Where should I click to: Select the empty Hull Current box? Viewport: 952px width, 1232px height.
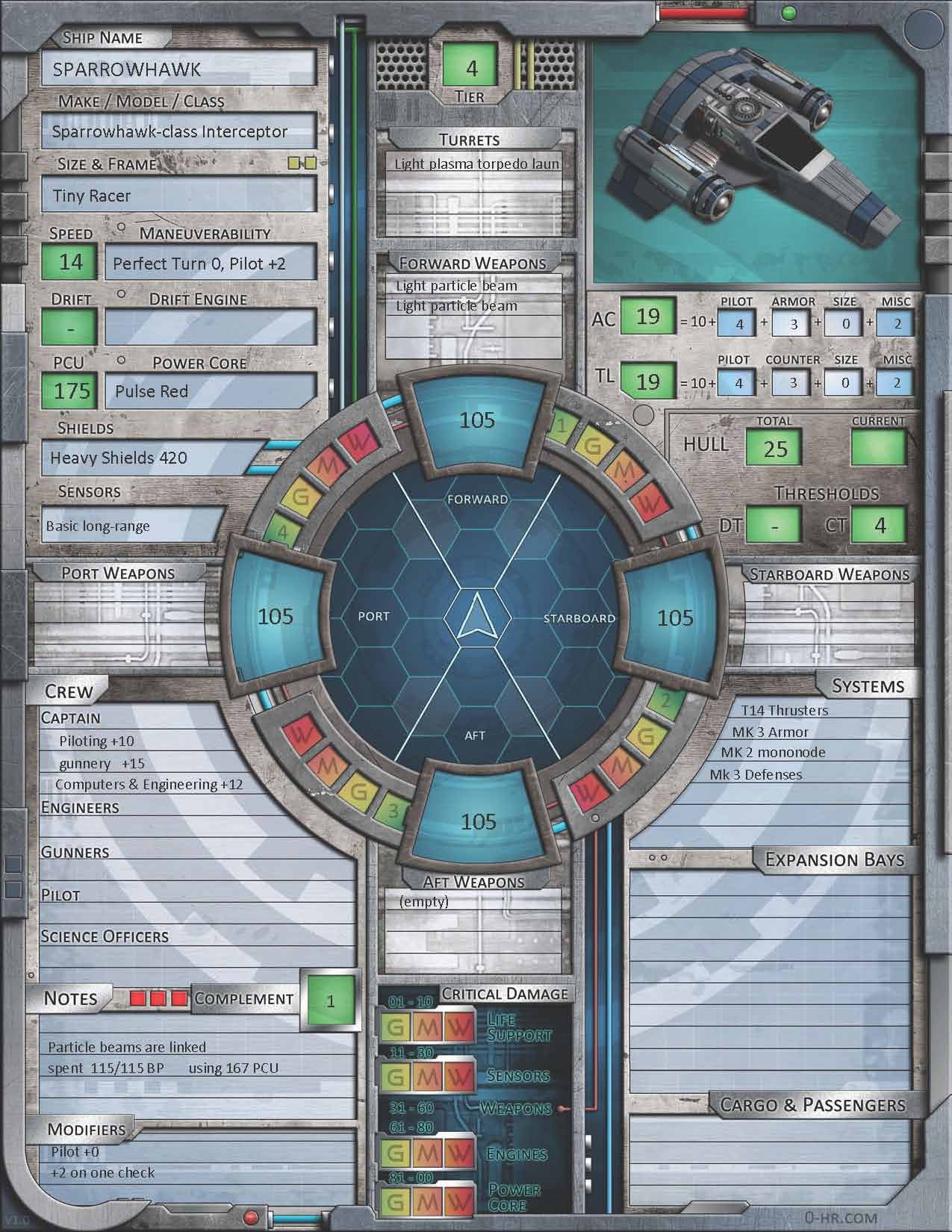tap(878, 449)
